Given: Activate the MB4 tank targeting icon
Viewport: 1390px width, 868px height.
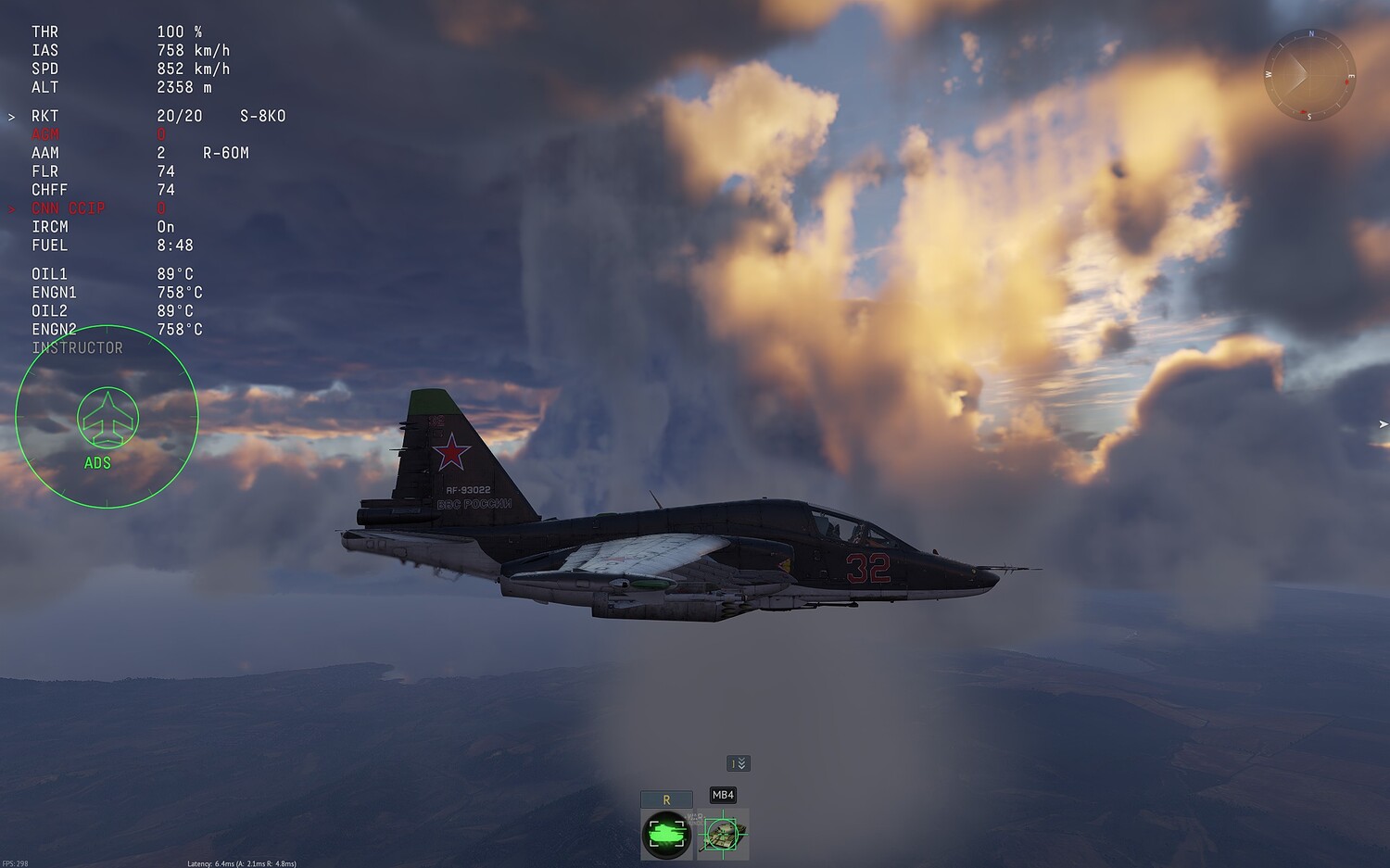Looking at the screenshot, I should 723,832.
